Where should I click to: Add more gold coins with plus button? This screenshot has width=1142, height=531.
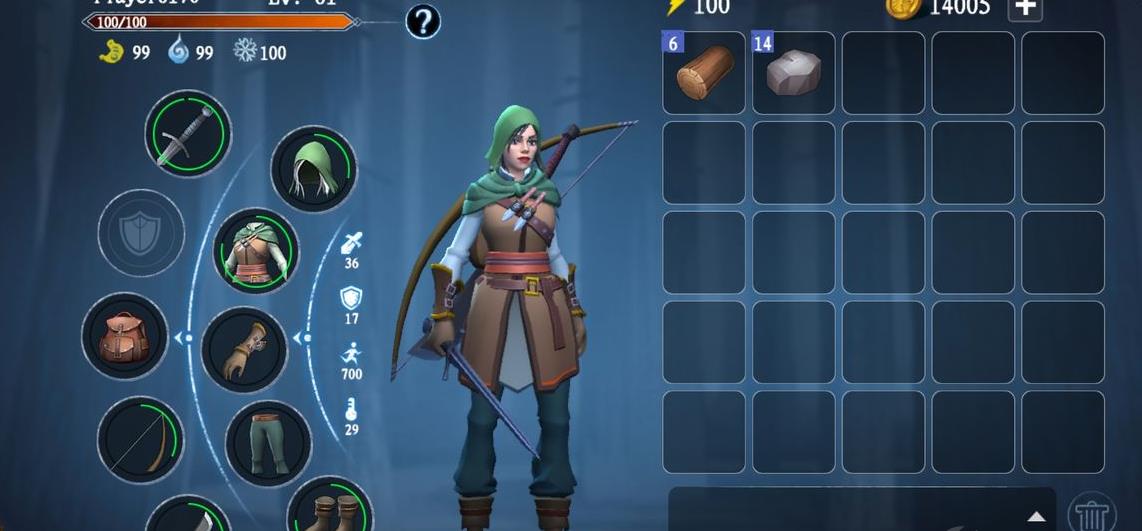(1025, 8)
